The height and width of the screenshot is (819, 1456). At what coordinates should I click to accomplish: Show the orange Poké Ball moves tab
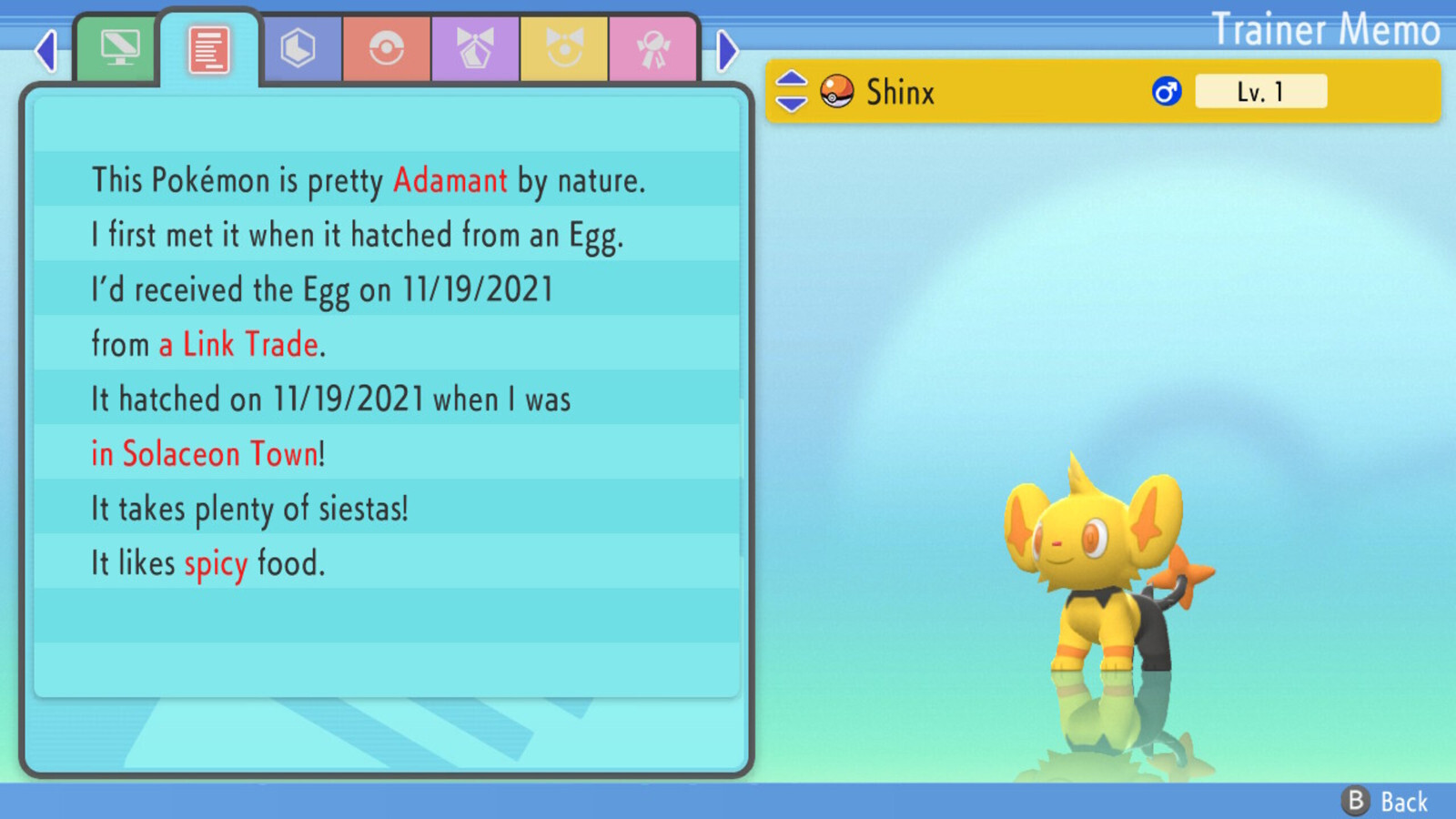pyautogui.click(x=387, y=49)
